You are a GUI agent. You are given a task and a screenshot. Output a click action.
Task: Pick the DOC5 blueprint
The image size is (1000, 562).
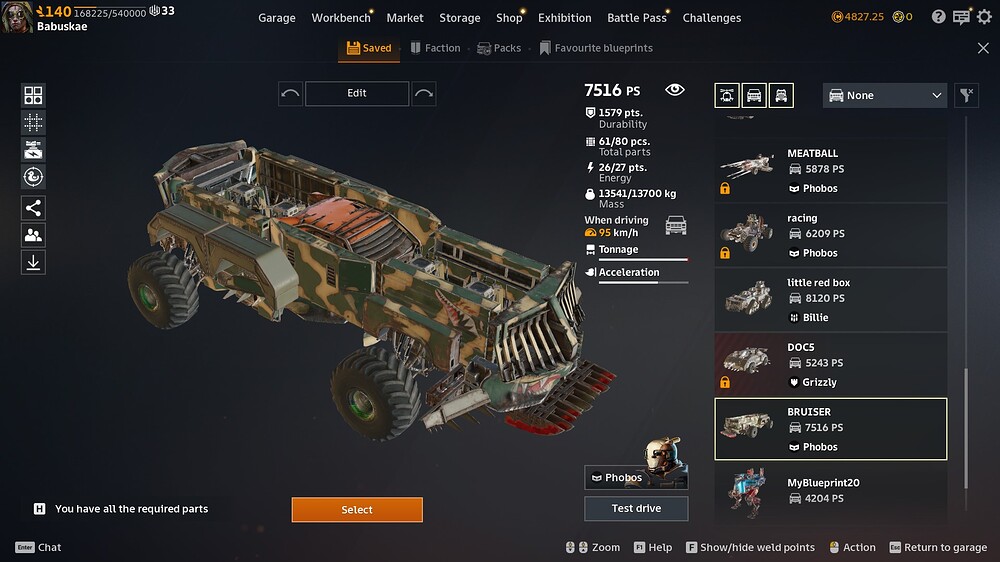click(x=830, y=364)
